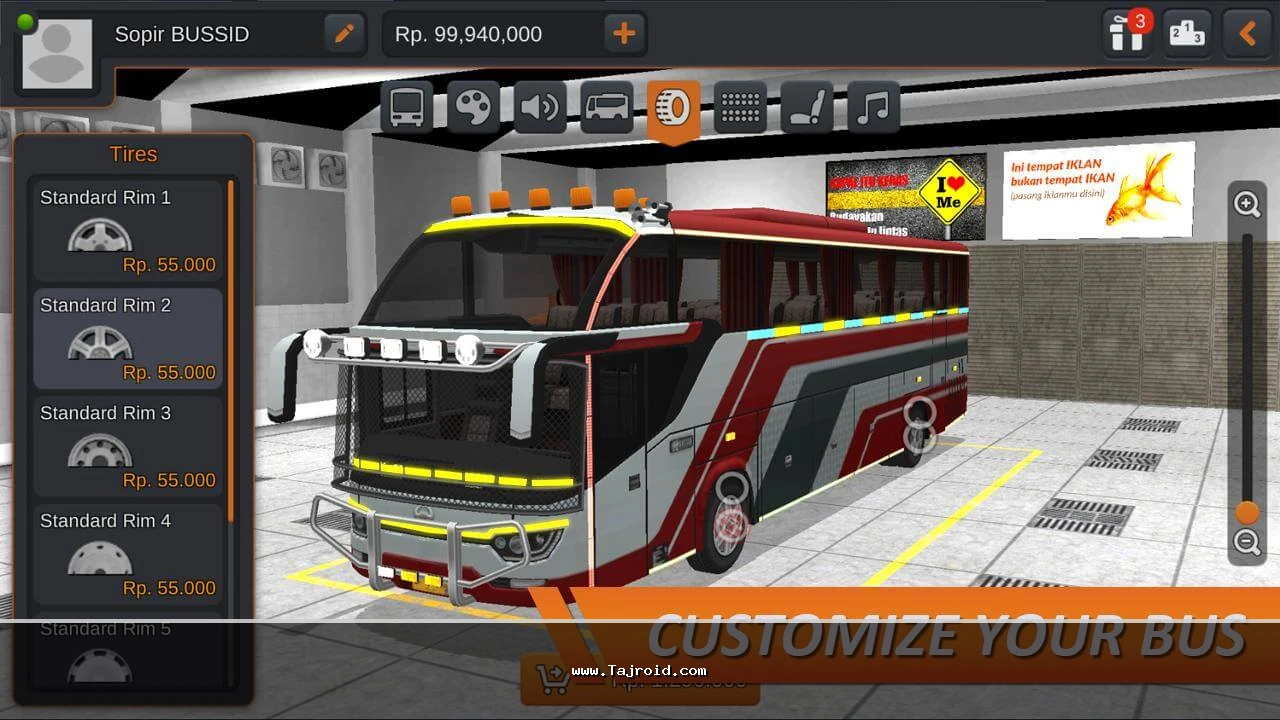Open the grille dots tab
This screenshot has height=720, width=1280.
click(740, 107)
